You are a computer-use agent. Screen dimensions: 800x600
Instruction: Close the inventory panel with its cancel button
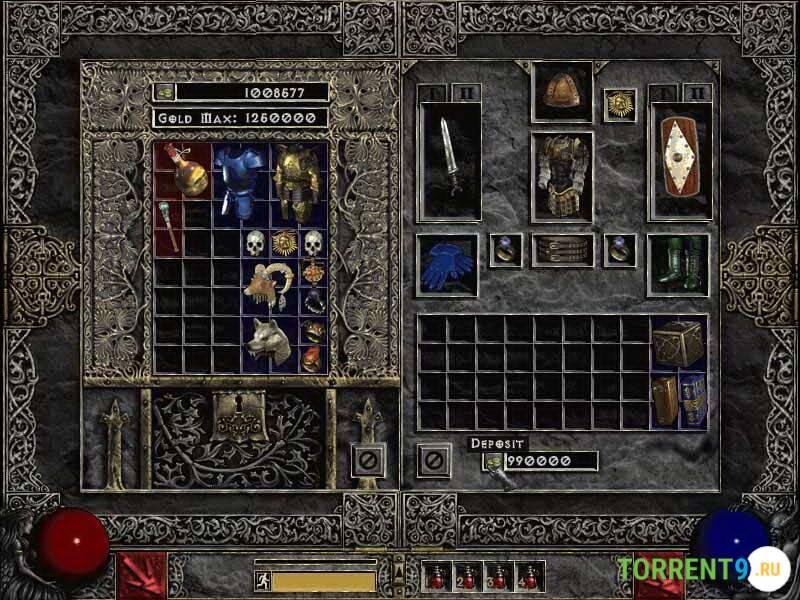point(433,461)
